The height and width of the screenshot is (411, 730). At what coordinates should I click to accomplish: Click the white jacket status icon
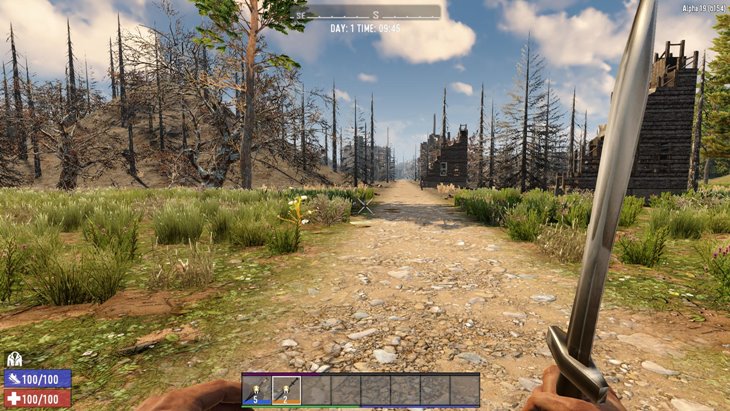click(x=14, y=359)
